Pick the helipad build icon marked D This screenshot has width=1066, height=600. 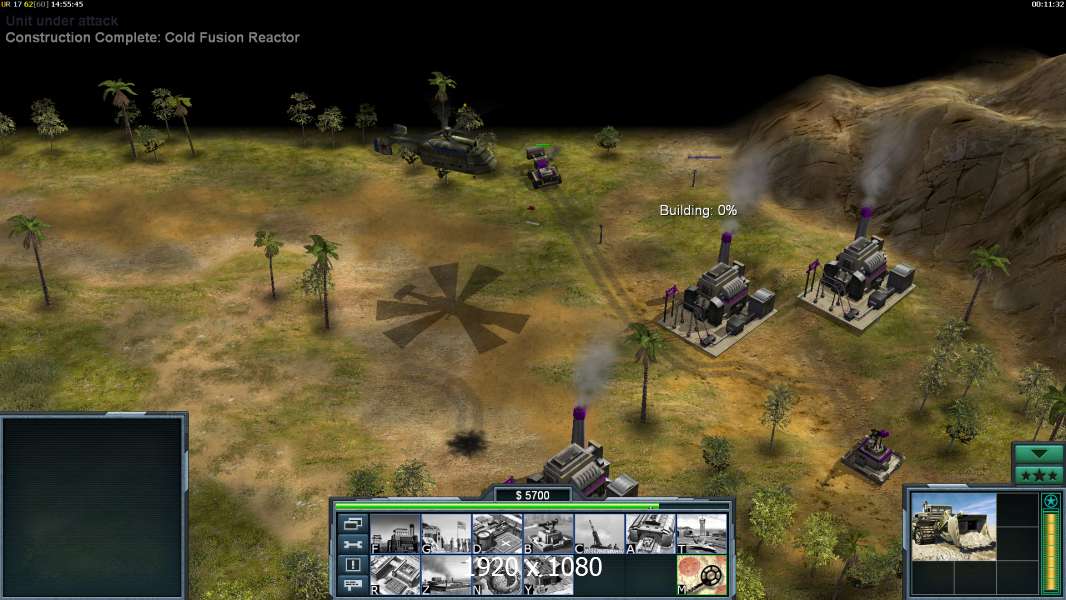(497, 533)
